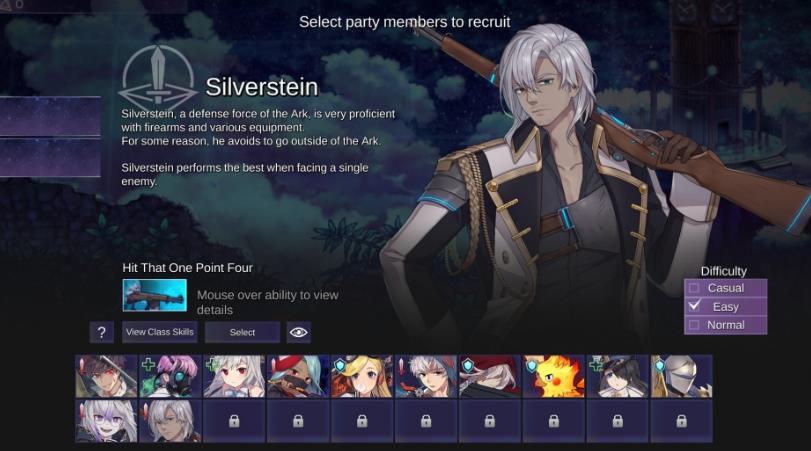
Task: Select the Silverstein portrait in the roster
Action: (170, 421)
